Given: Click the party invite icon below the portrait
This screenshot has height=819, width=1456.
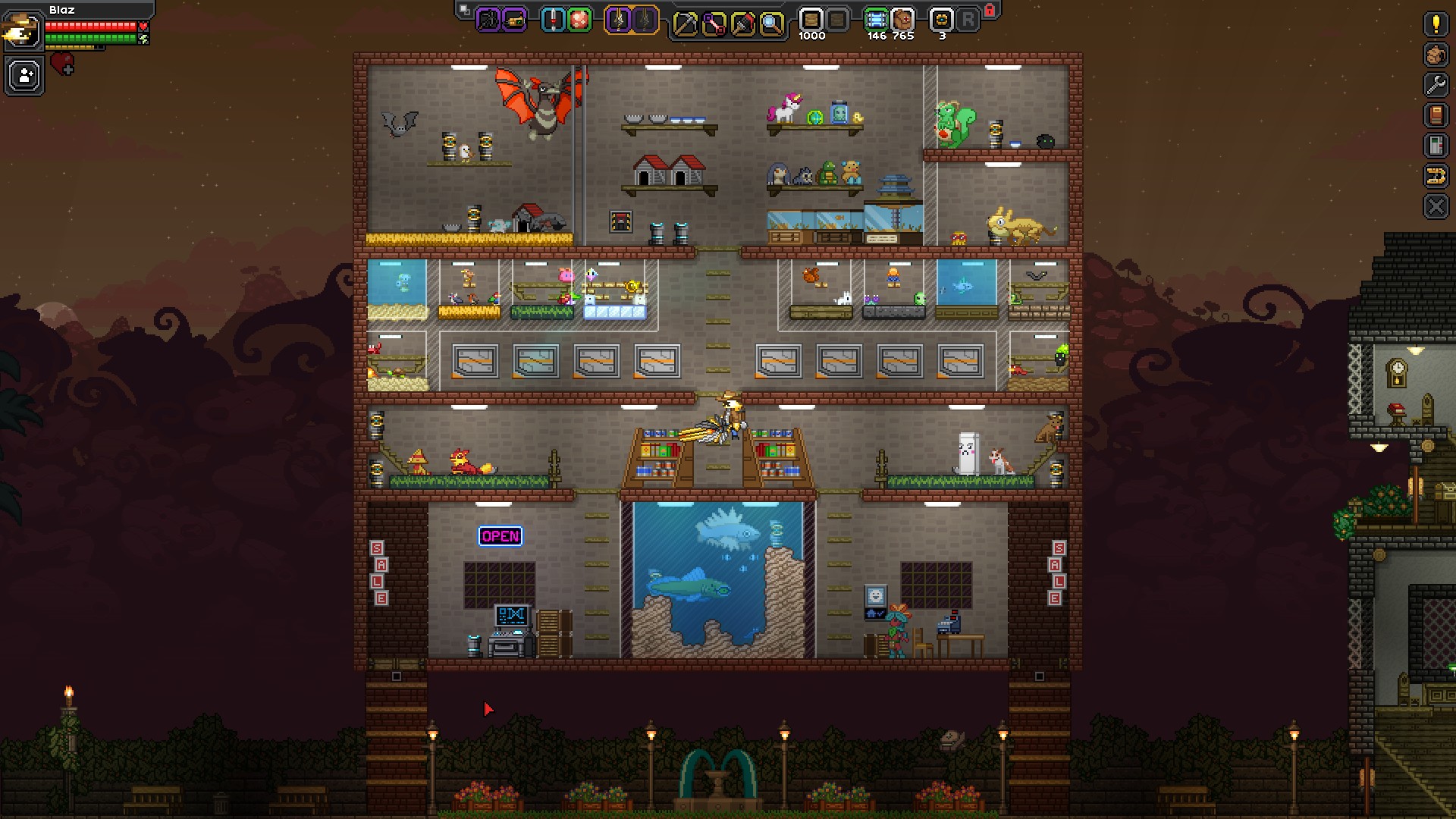Looking at the screenshot, I should (x=24, y=75).
